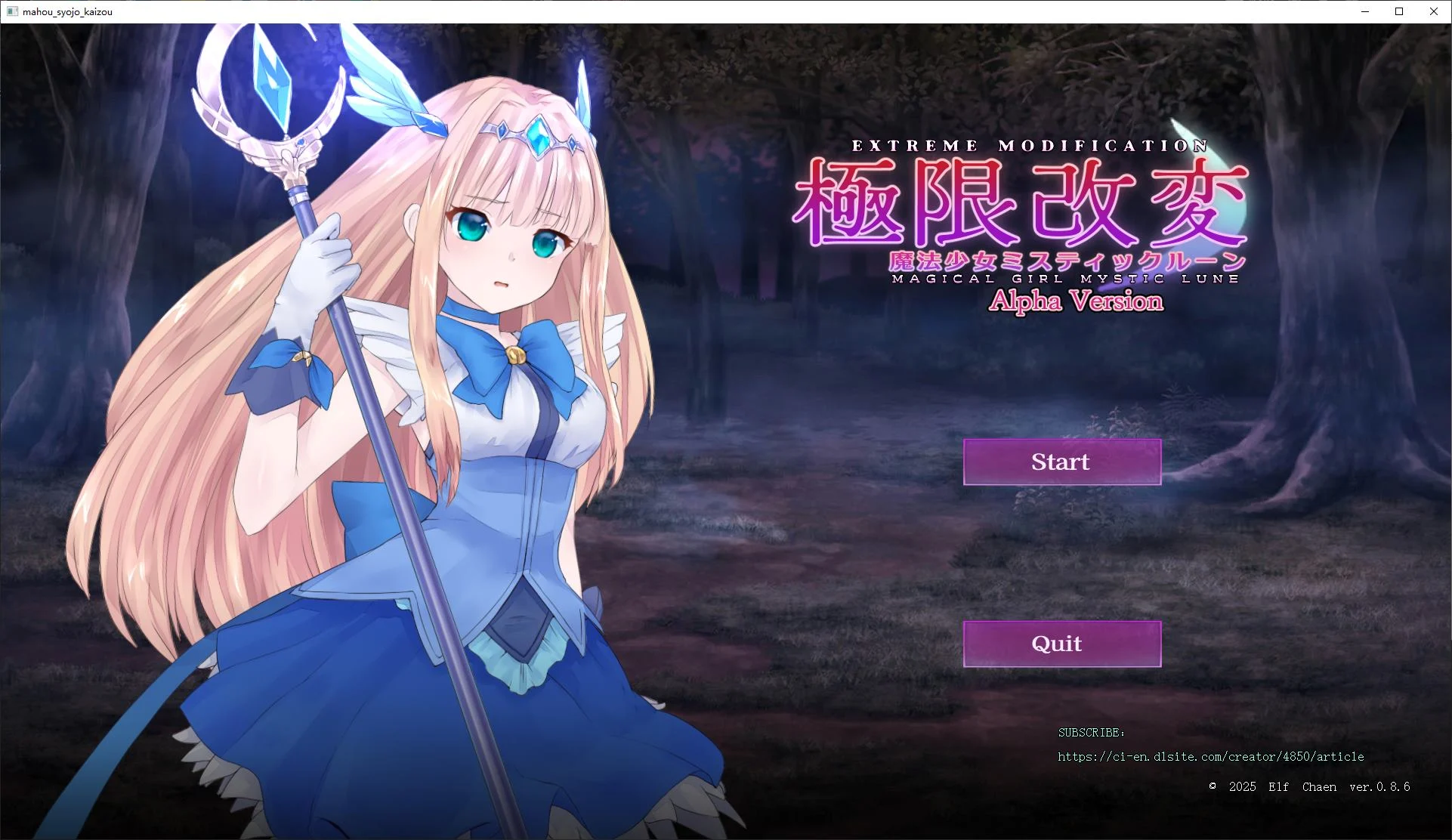The image size is (1452, 840).
Task: Click the title bar text mahou_syojo_kaizou
Action: 66,11
